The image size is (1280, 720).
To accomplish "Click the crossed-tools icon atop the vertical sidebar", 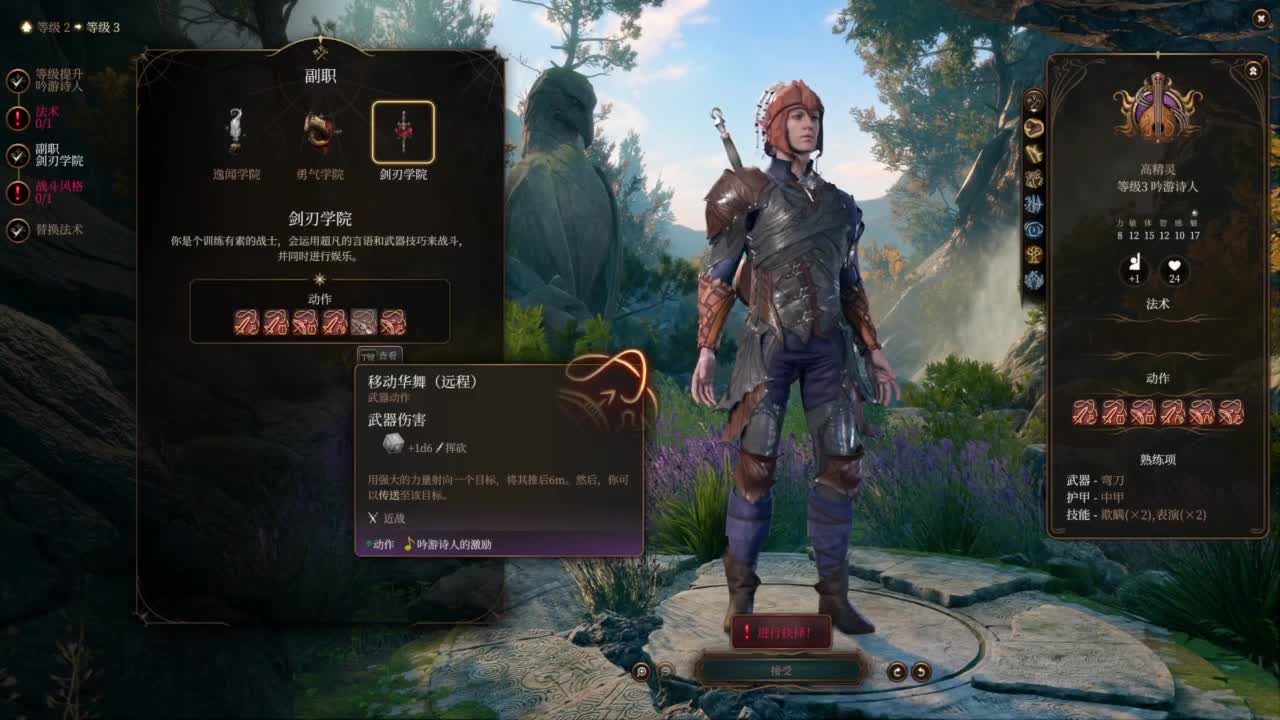I will click(x=1034, y=99).
